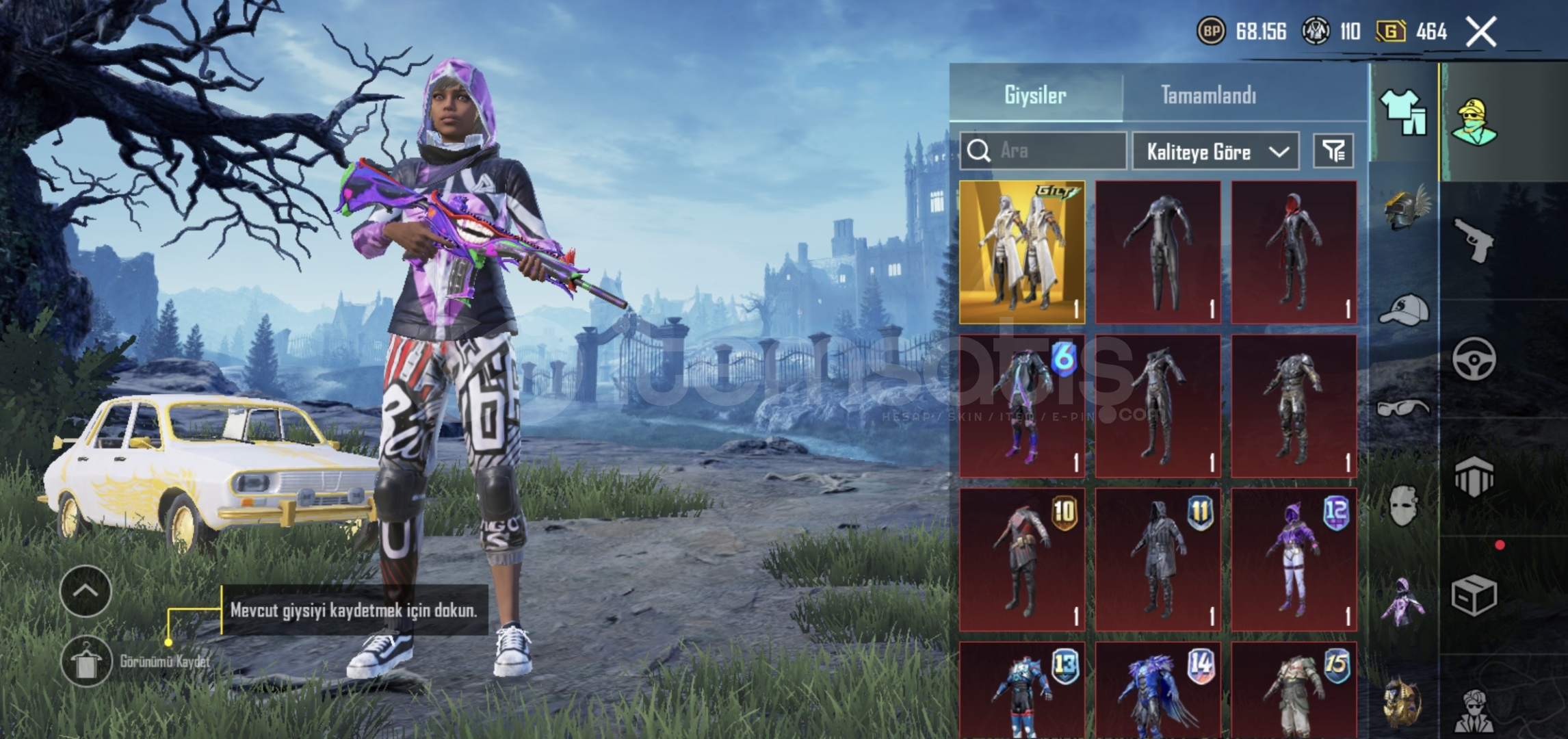Screen dimensions: 1568x739
Task: Show the baseball cap headwear category
Action: (x=1403, y=310)
